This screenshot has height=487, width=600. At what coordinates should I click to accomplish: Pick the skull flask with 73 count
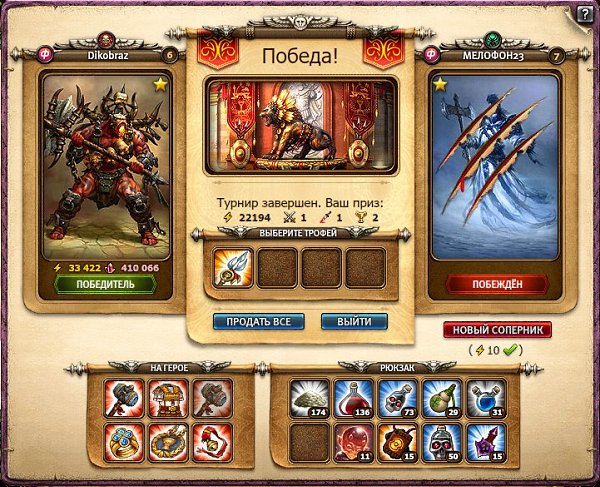[398, 398]
